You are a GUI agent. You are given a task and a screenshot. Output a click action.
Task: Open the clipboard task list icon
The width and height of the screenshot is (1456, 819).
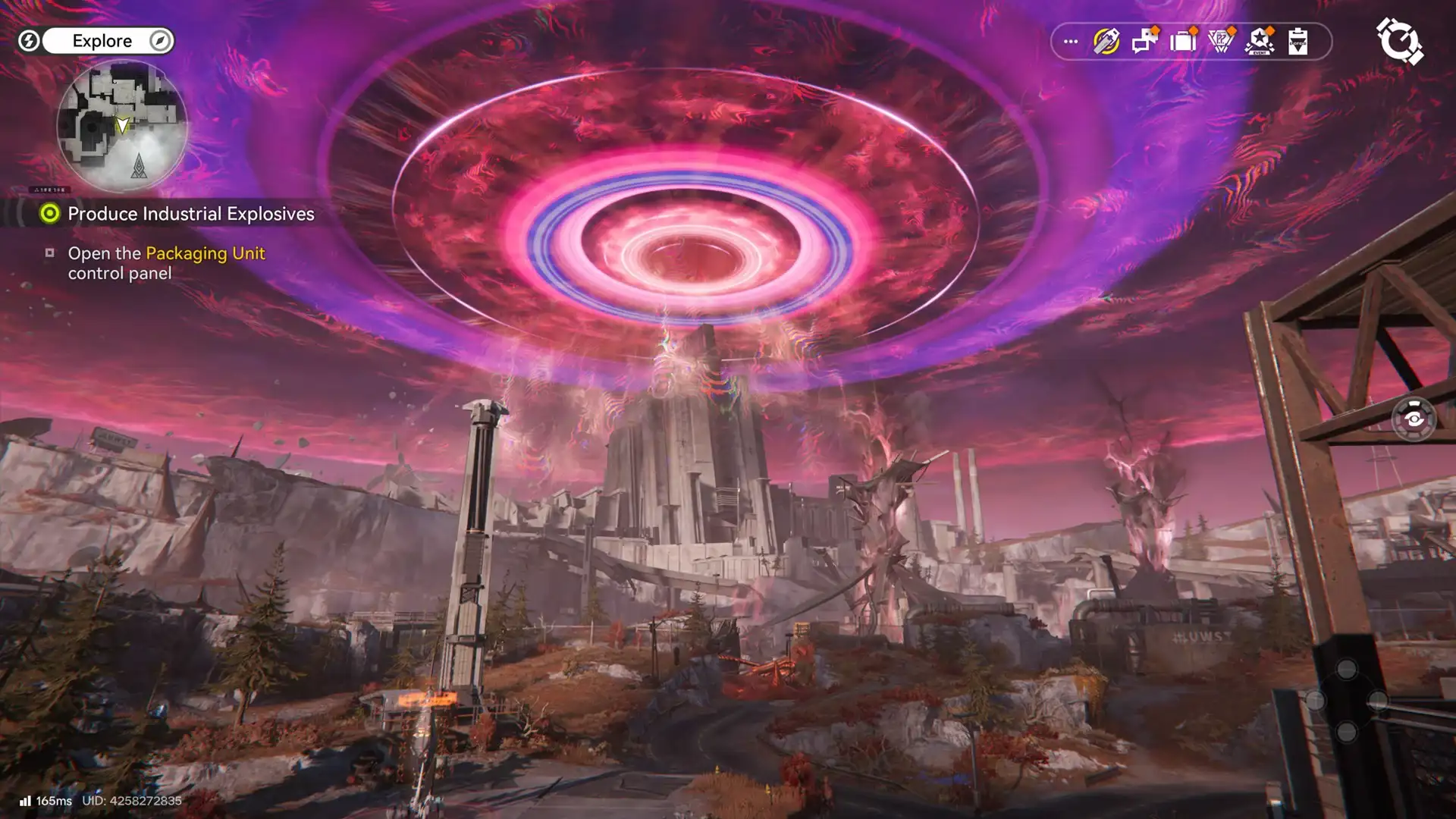(1298, 42)
